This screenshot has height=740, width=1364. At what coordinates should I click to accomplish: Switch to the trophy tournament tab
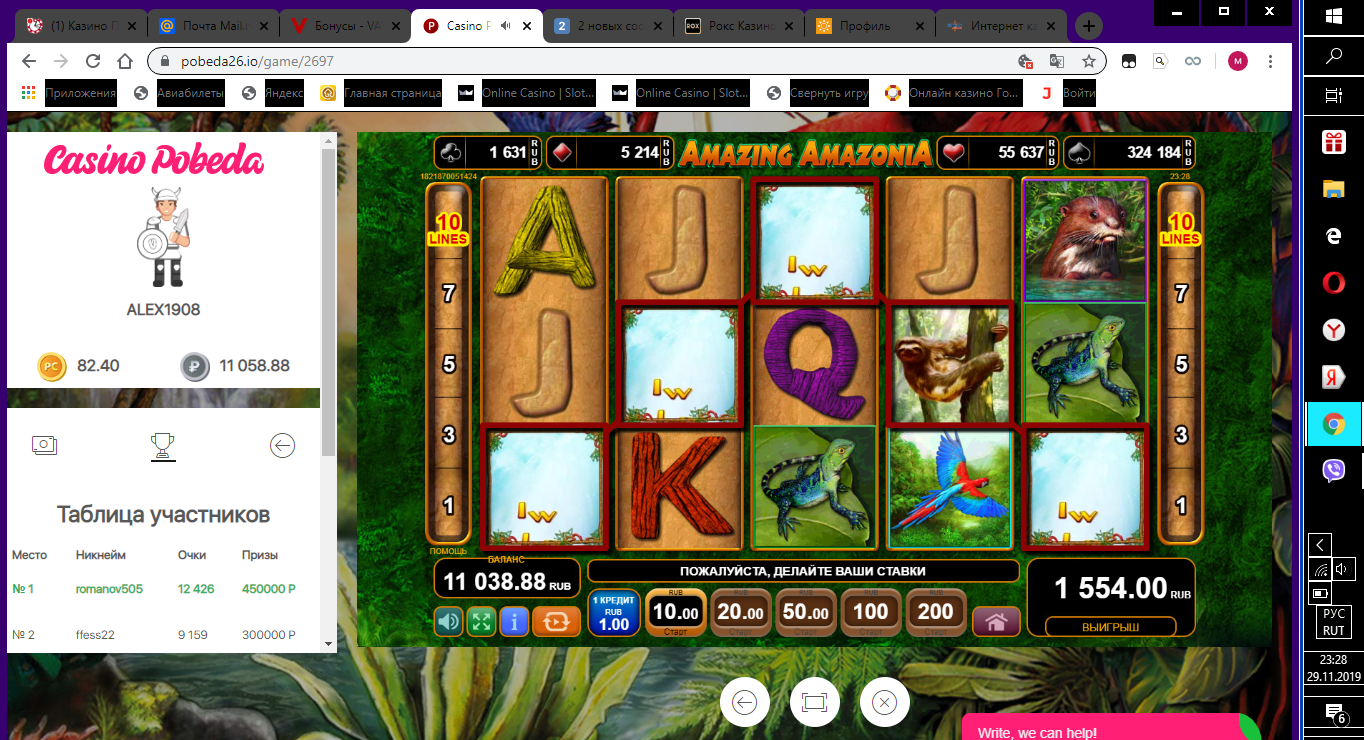[162, 445]
